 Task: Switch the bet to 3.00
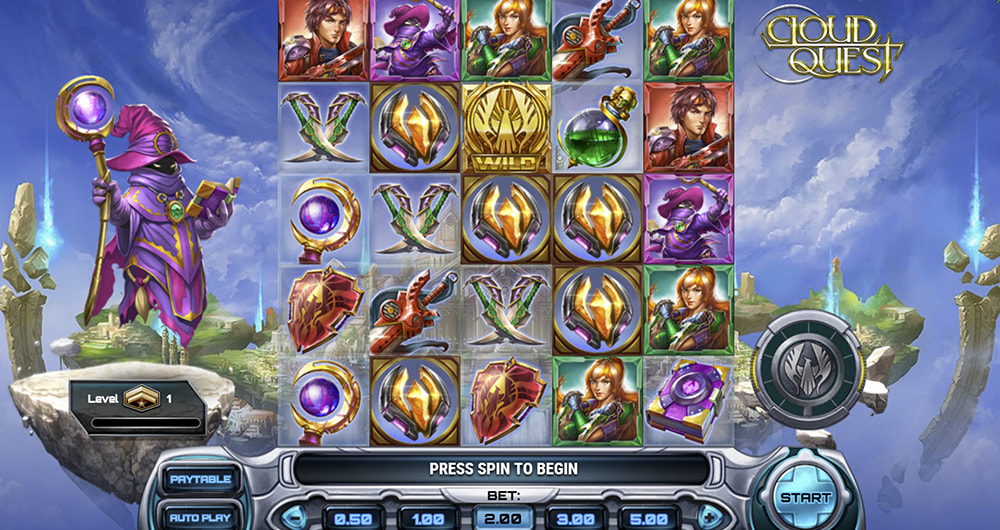(x=576, y=519)
